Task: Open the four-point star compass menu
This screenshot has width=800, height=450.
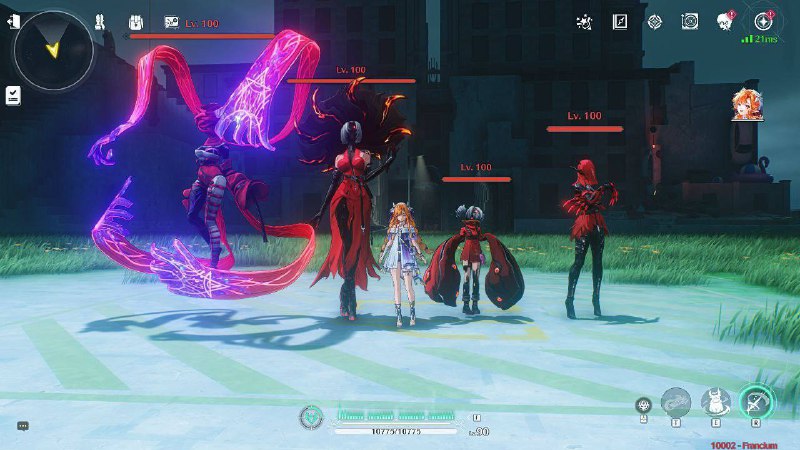Action: pos(763,21)
